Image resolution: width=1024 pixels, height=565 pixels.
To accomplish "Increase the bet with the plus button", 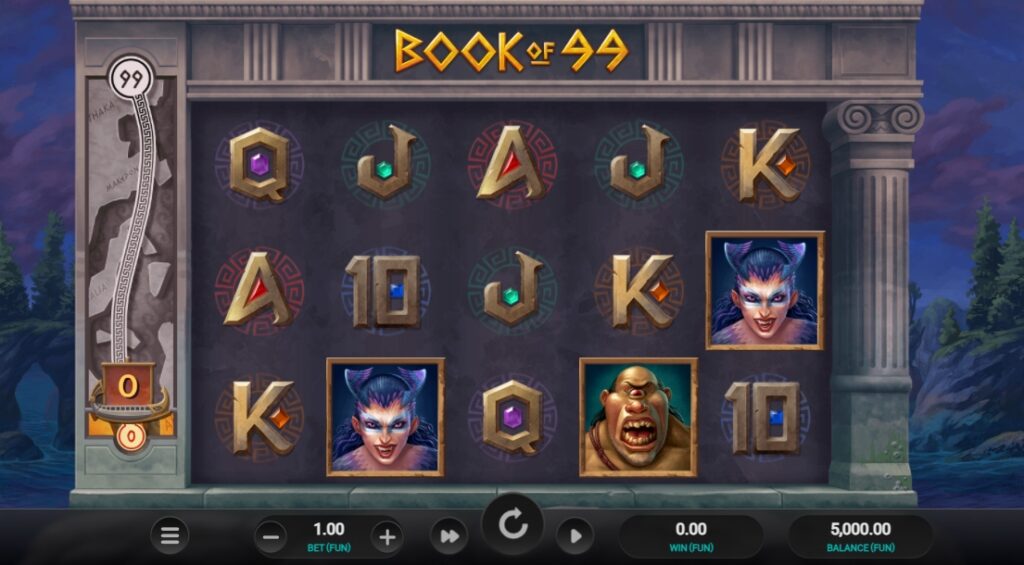I will [x=387, y=537].
